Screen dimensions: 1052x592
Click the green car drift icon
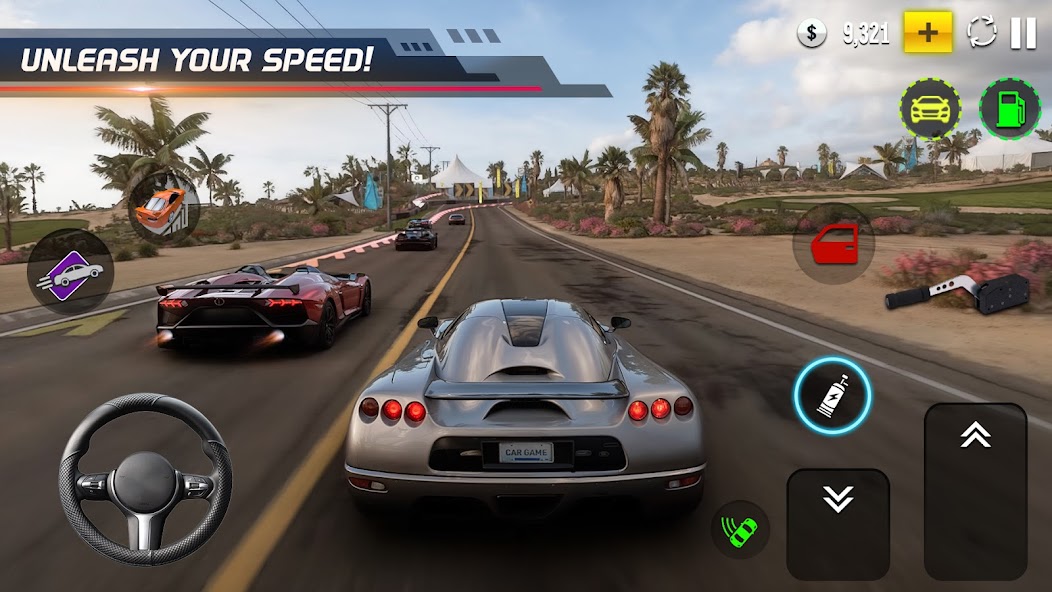[740, 529]
